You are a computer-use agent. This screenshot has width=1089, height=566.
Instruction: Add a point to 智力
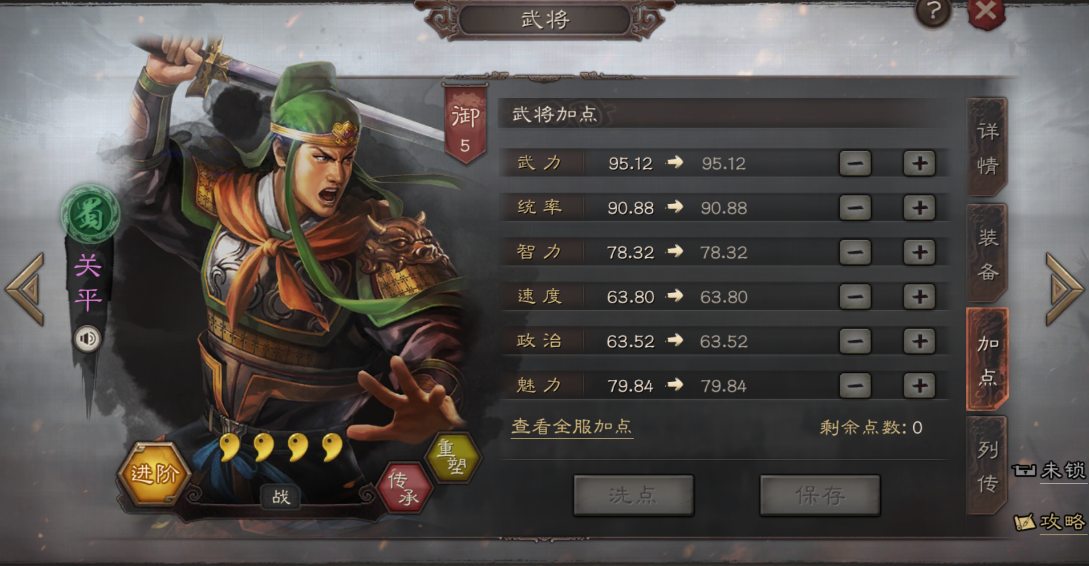tap(918, 252)
